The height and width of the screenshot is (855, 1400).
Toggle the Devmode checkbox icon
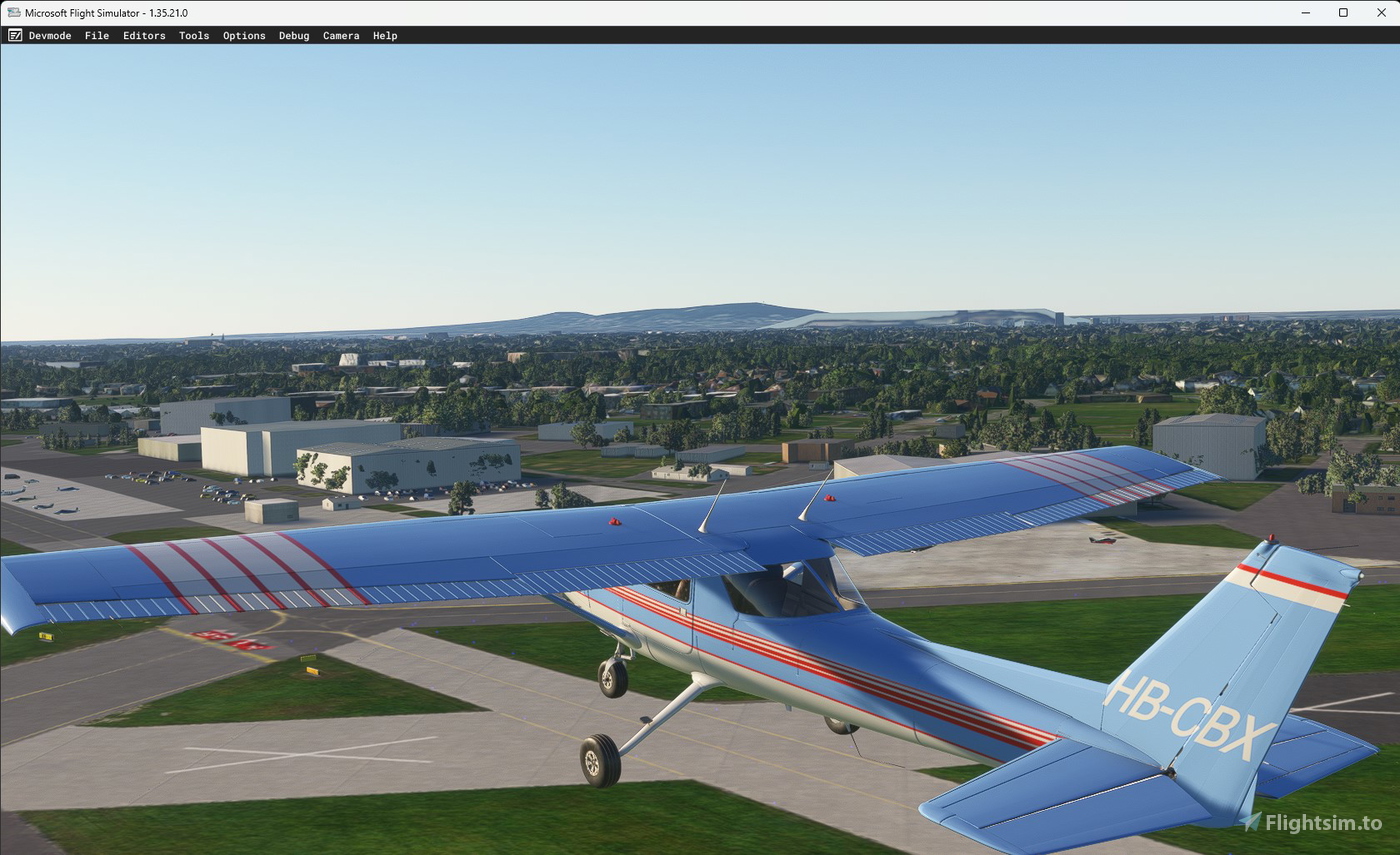(x=15, y=35)
